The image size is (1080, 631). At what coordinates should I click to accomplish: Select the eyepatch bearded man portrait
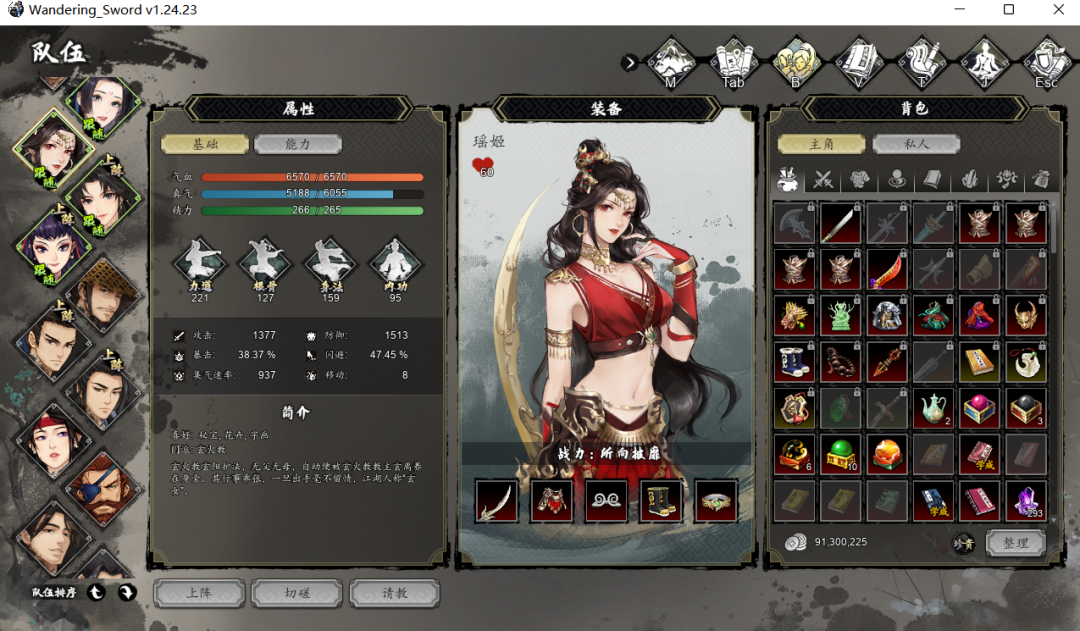click(103, 487)
